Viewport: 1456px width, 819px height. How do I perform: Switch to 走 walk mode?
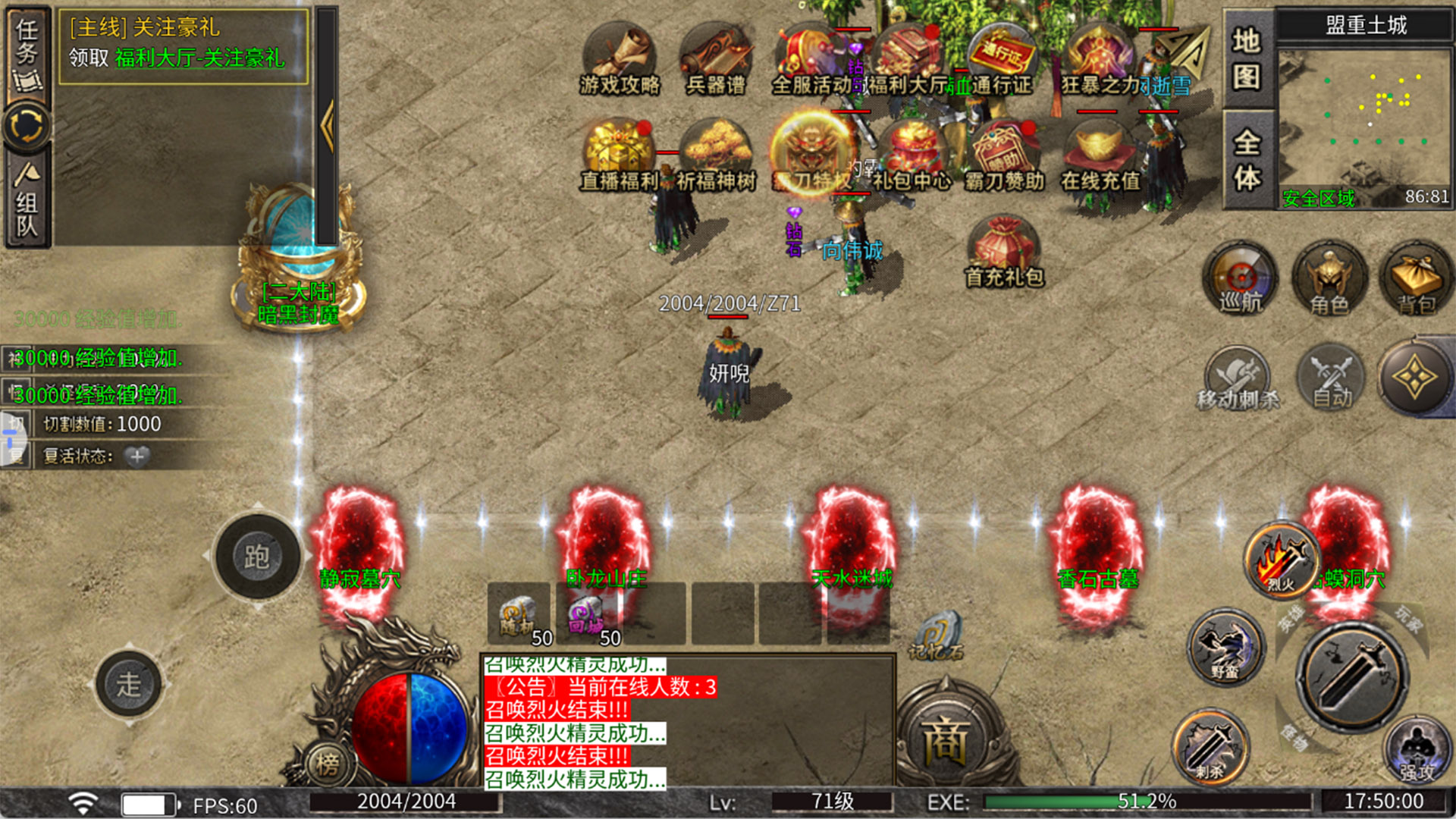[x=129, y=684]
